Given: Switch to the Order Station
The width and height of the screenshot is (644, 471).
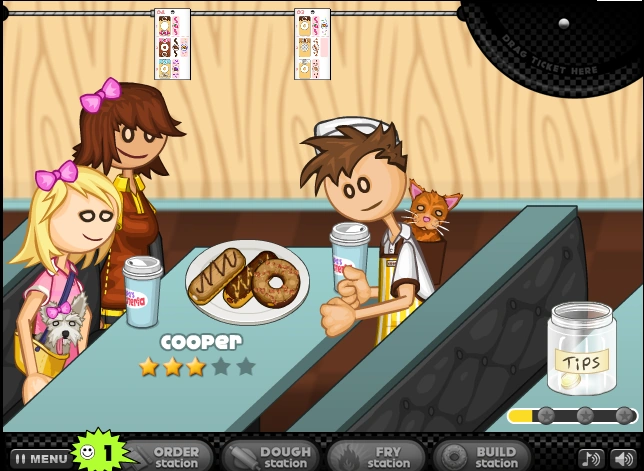Looking at the screenshot, I should point(172,456).
